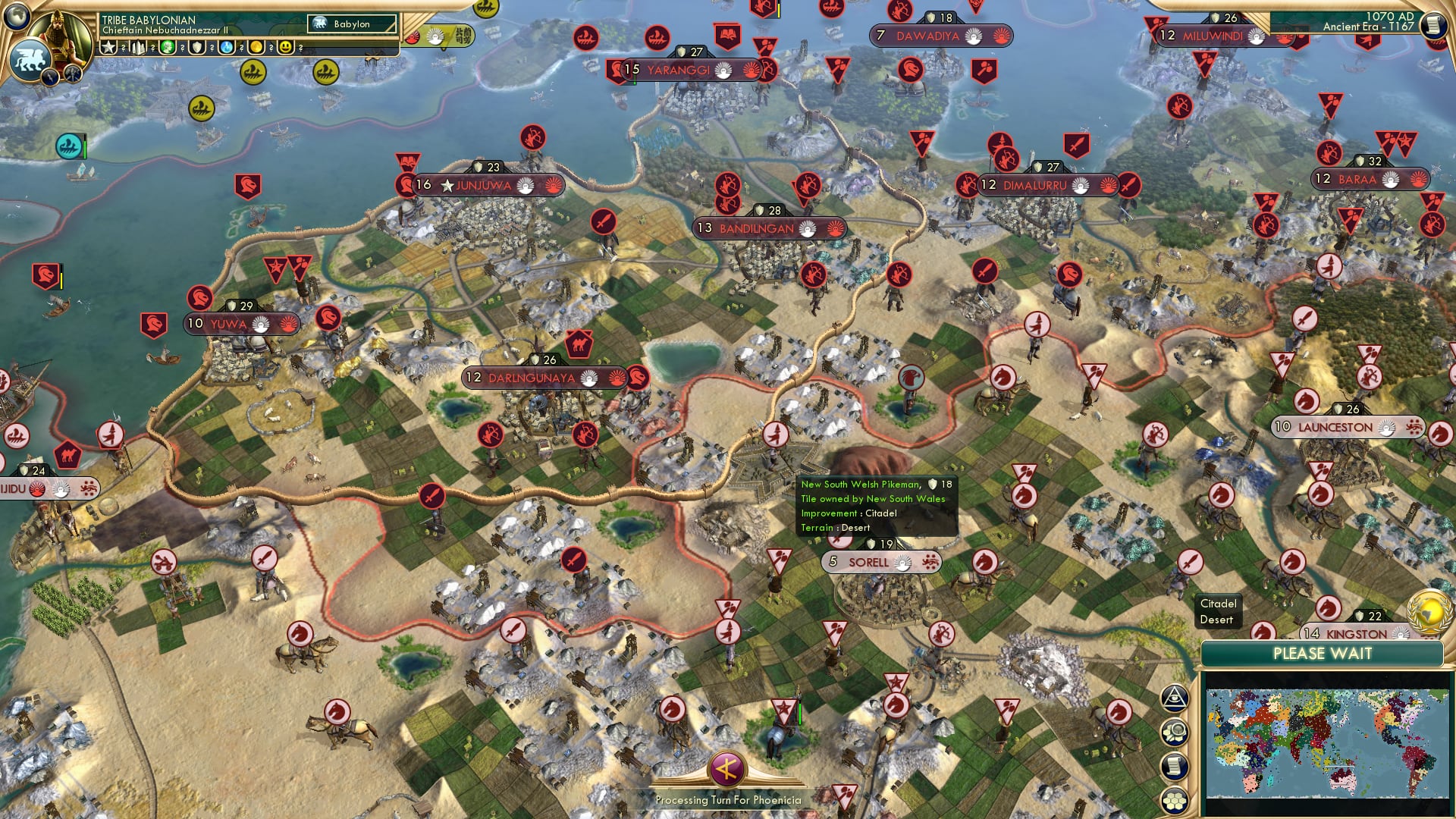Open the magnifier map options button
This screenshot has height=819, width=1456.
tap(1174, 732)
